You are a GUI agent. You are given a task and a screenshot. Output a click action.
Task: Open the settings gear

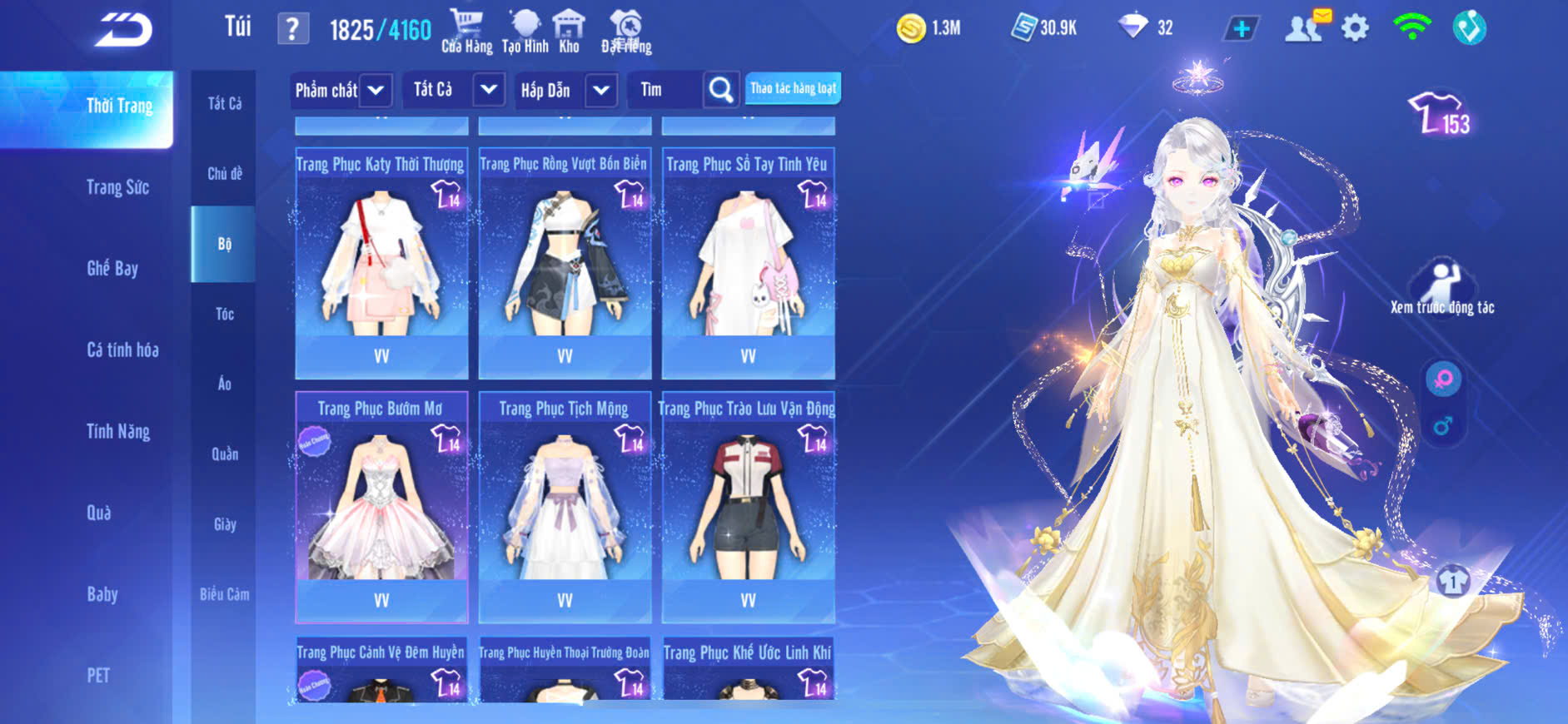click(1355, 29)
